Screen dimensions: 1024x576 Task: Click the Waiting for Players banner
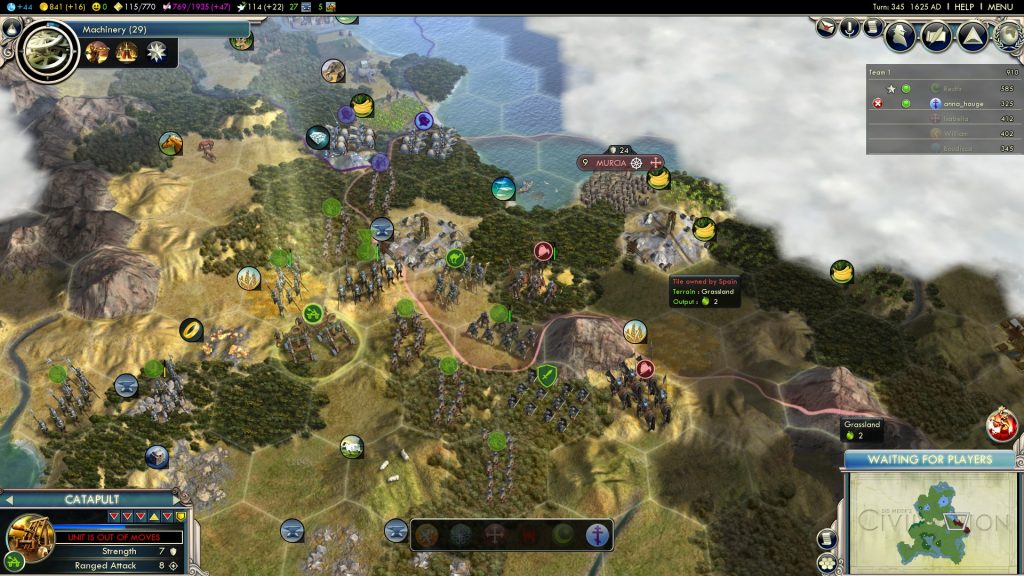click(x=930, y=460)
